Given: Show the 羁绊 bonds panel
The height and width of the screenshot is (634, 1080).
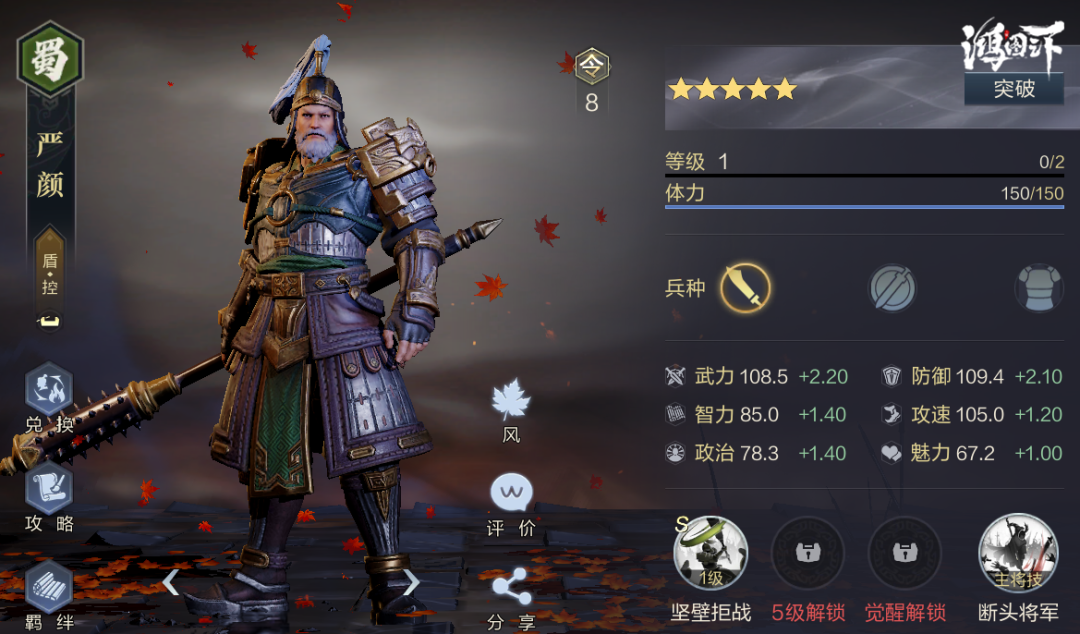Looking at the screenshot, I should [49, 592].
